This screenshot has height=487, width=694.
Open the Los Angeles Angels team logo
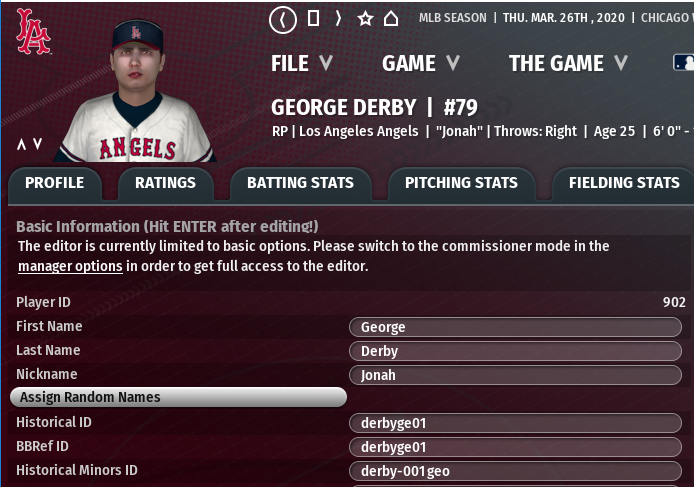click(x=33, y=32)
